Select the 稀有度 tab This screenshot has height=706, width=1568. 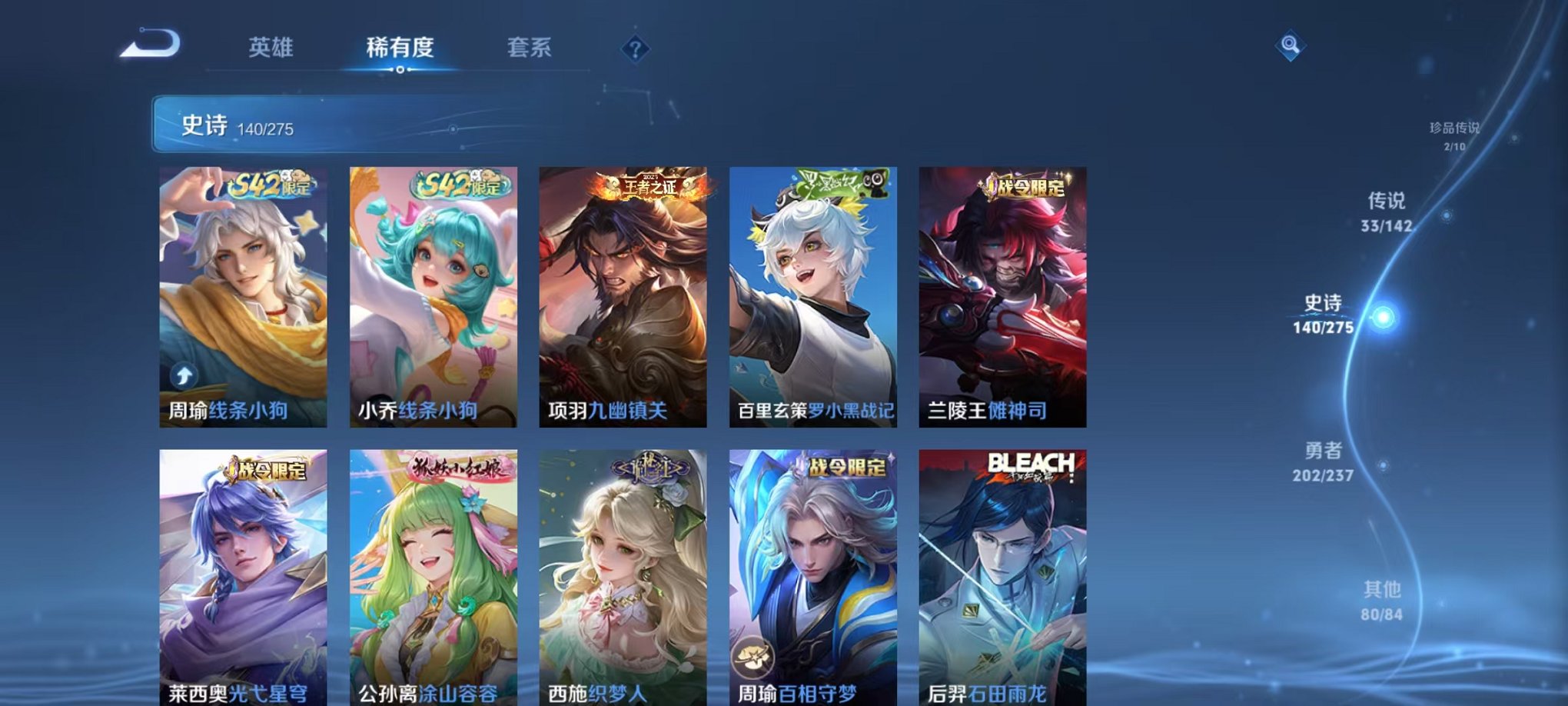400,48
